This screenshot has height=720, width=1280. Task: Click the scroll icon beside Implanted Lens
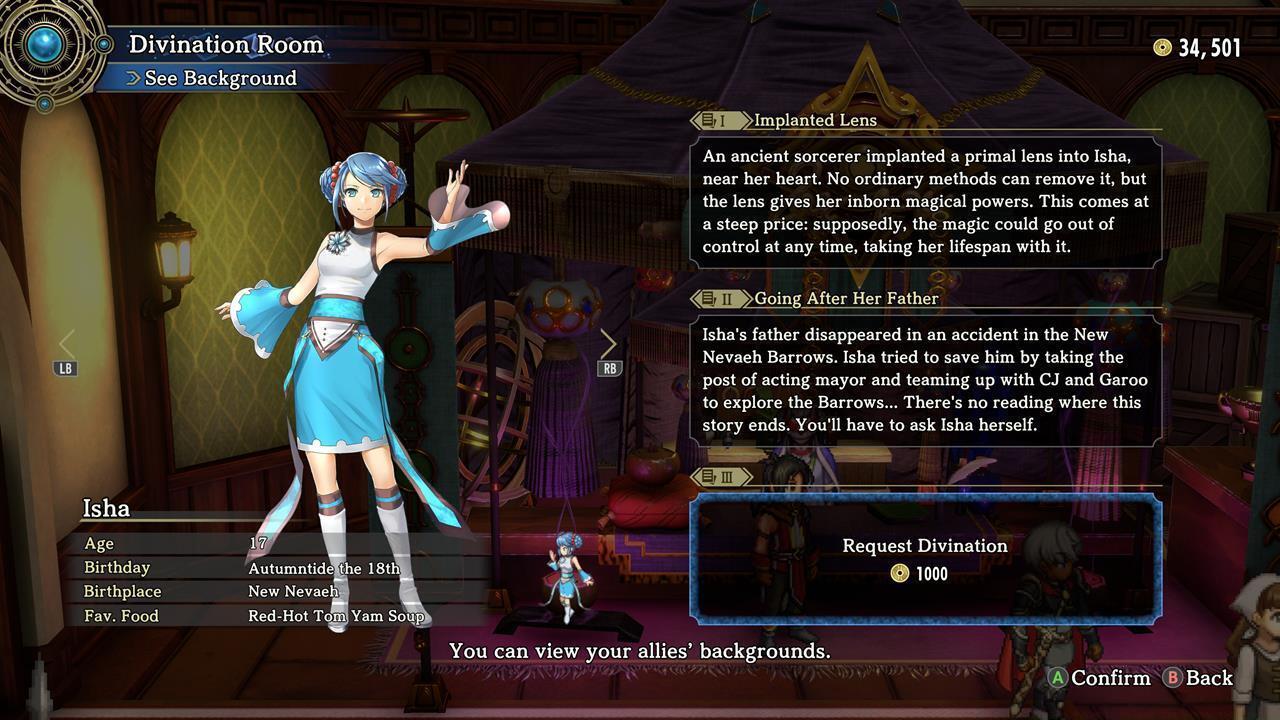(x=706, y=119)
